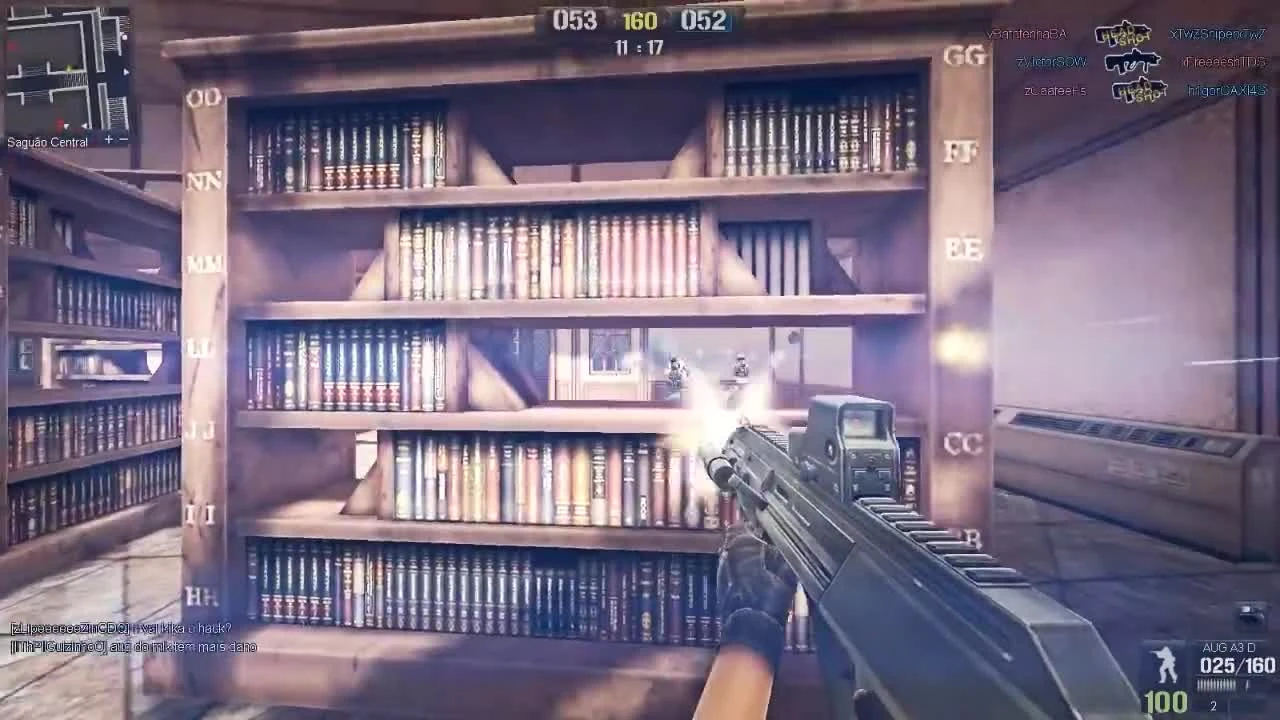1280x720 pixels.
Task: Toggle the minimap zoom out control
Action: point(124,140)
